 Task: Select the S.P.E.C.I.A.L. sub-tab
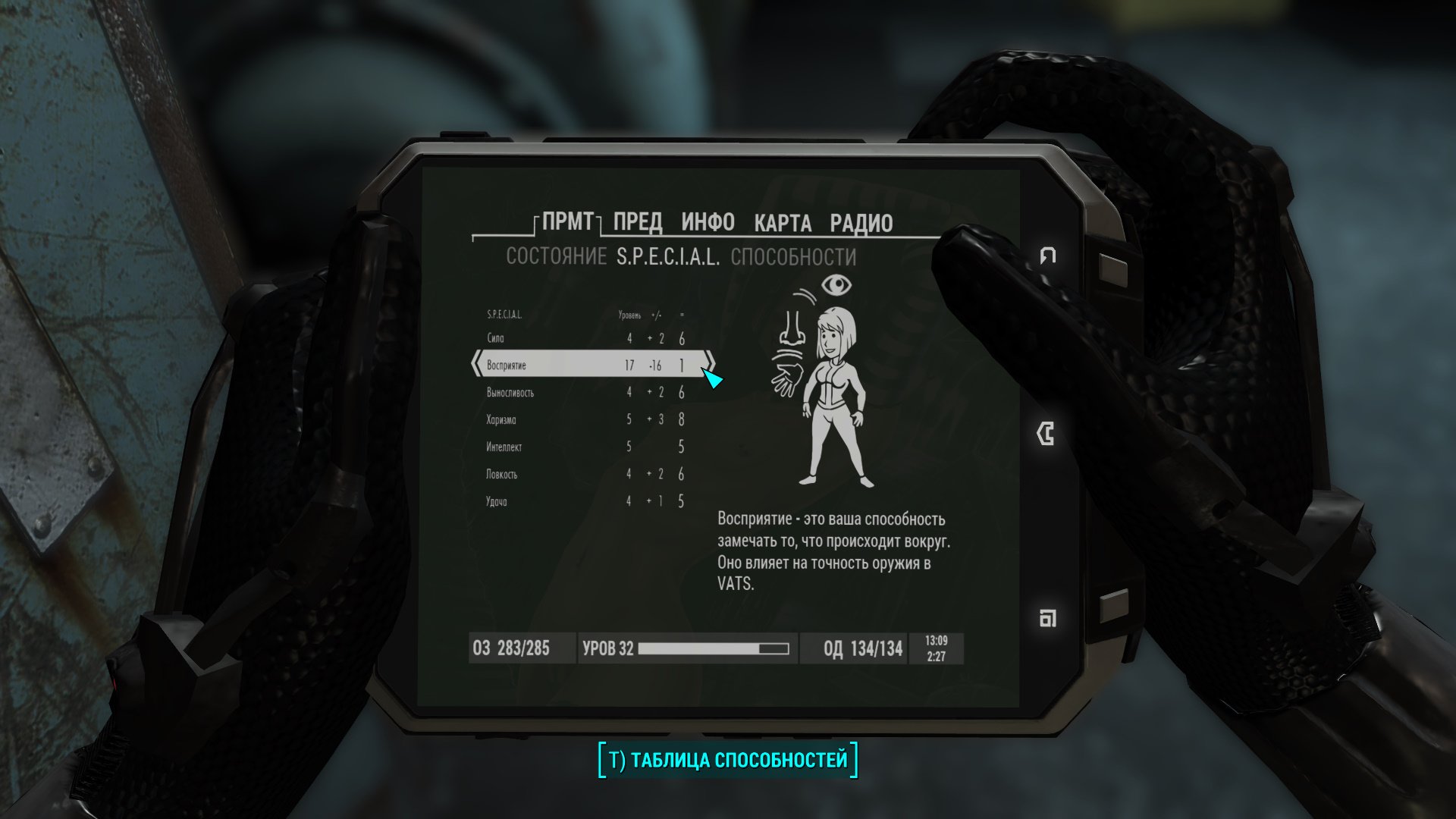click(x=668, y=258)
